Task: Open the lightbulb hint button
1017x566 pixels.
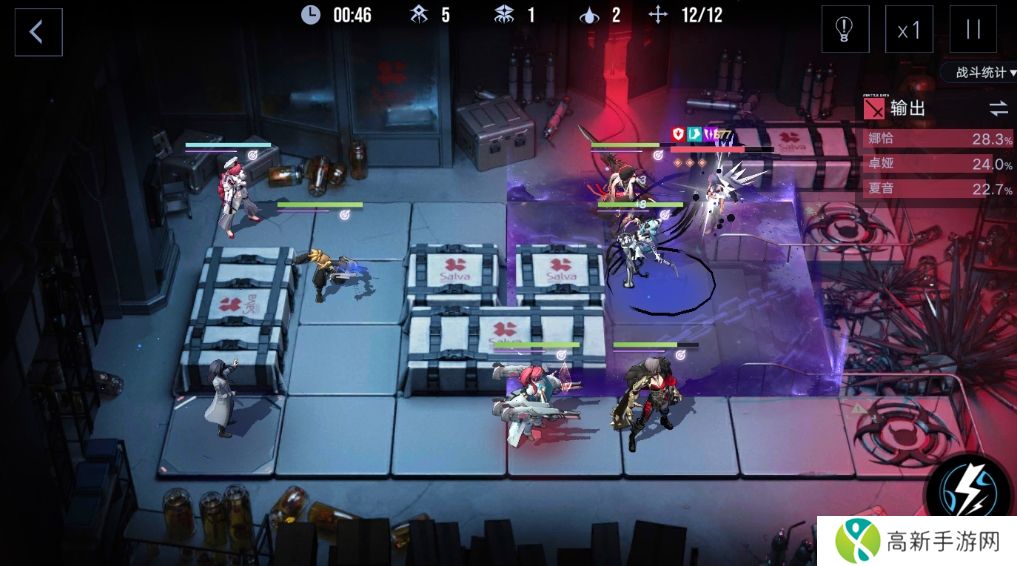Action: pyautogui.click(x=845, y=30)
